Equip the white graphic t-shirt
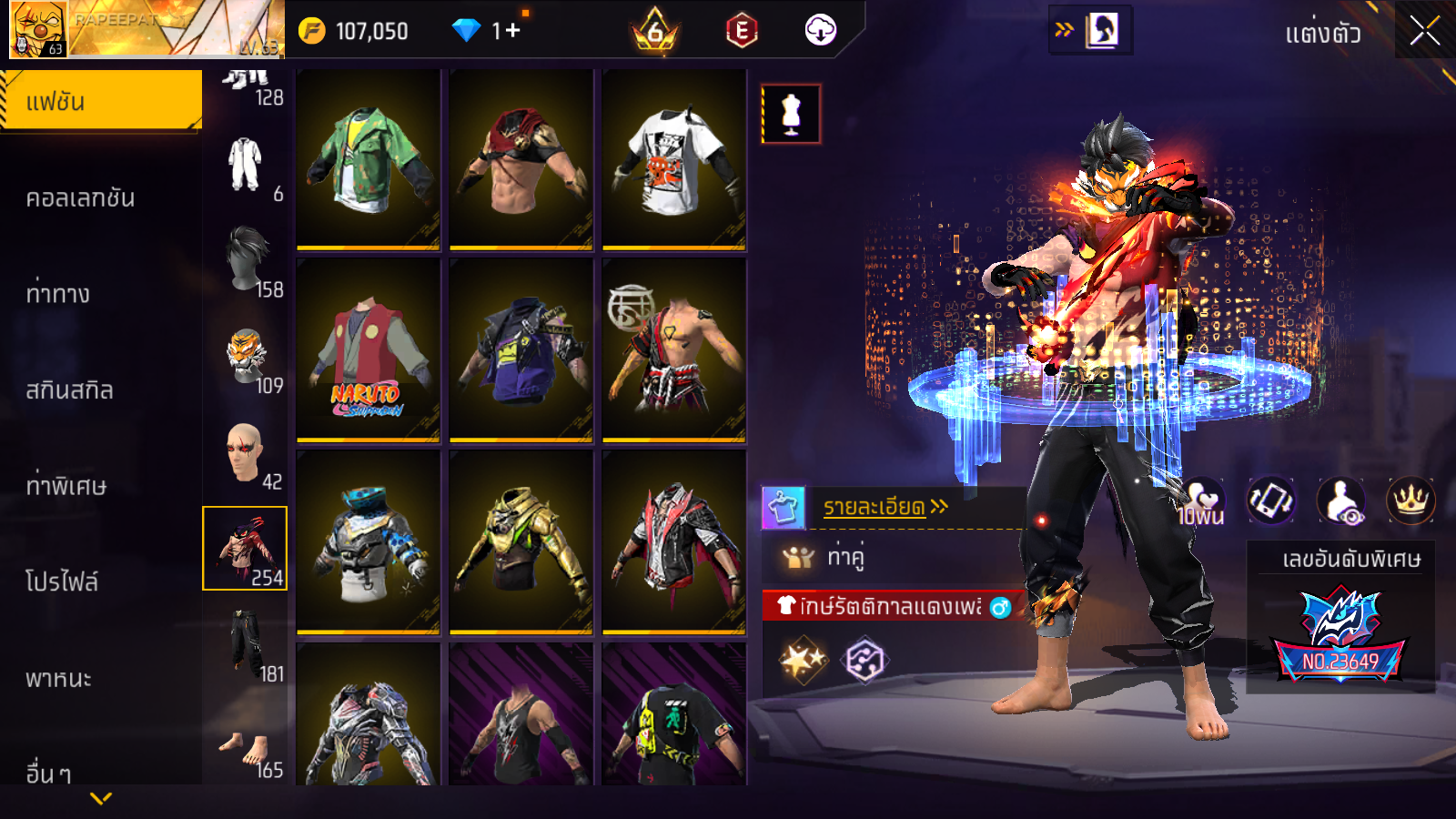Screen dimensions: 1456x819 click(x=674, y=159)
